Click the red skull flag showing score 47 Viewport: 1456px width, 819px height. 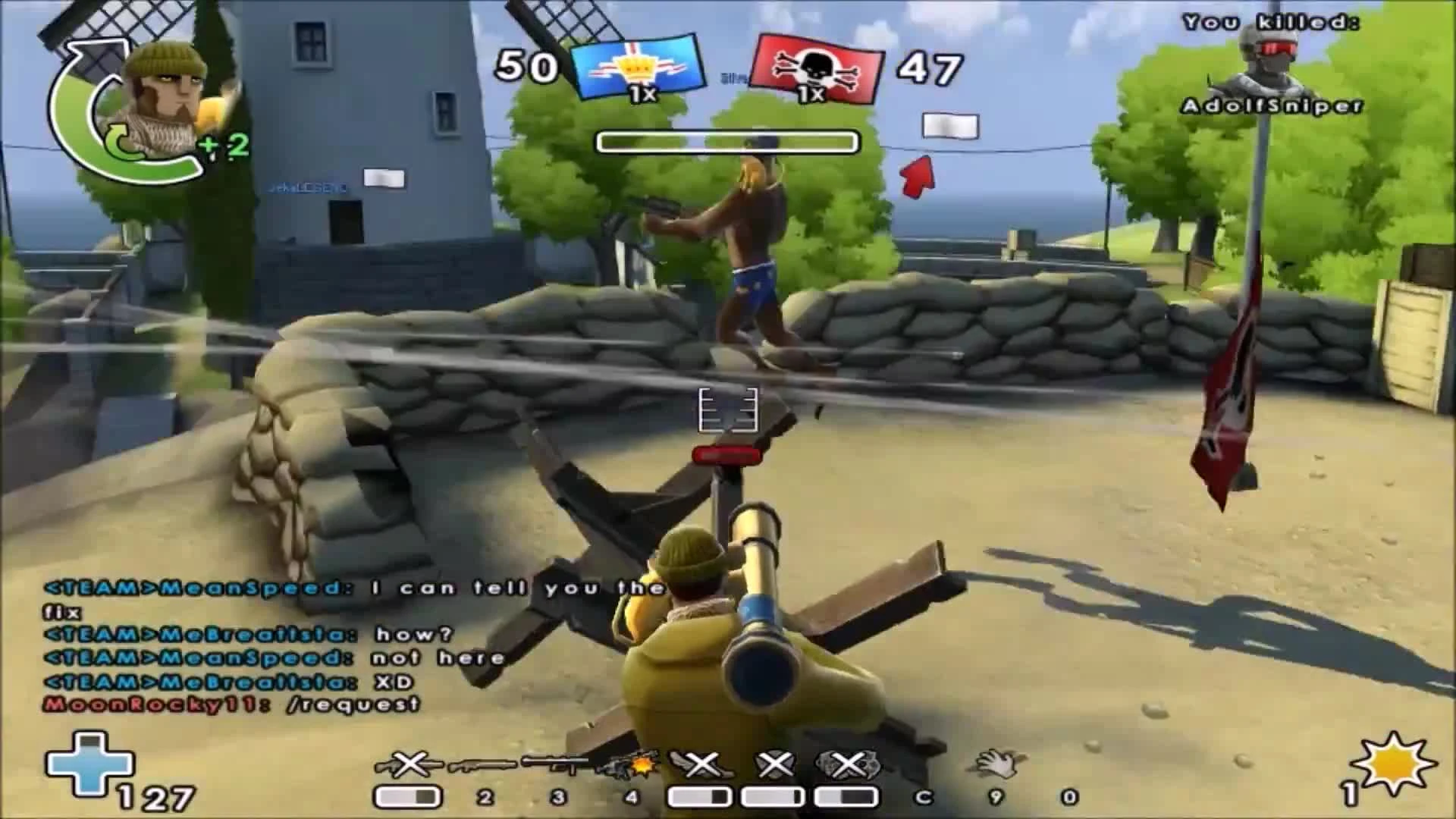[x=817, y=68]
